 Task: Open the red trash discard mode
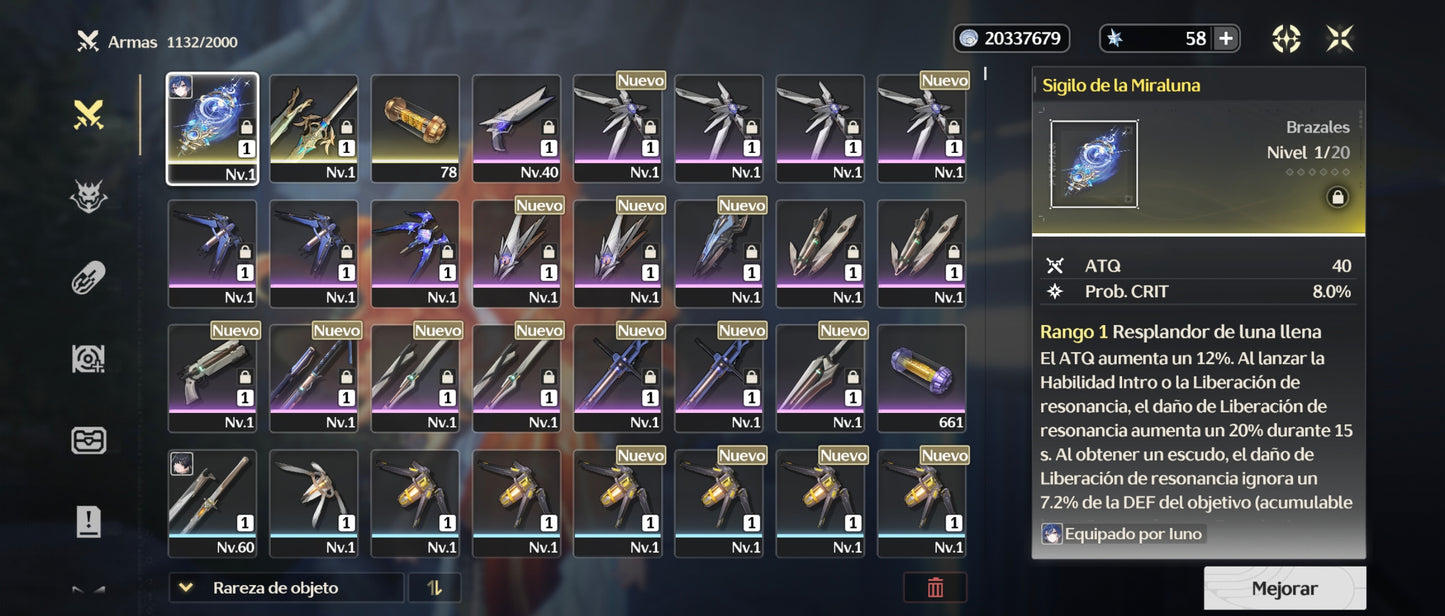click(x=935, y=588)
